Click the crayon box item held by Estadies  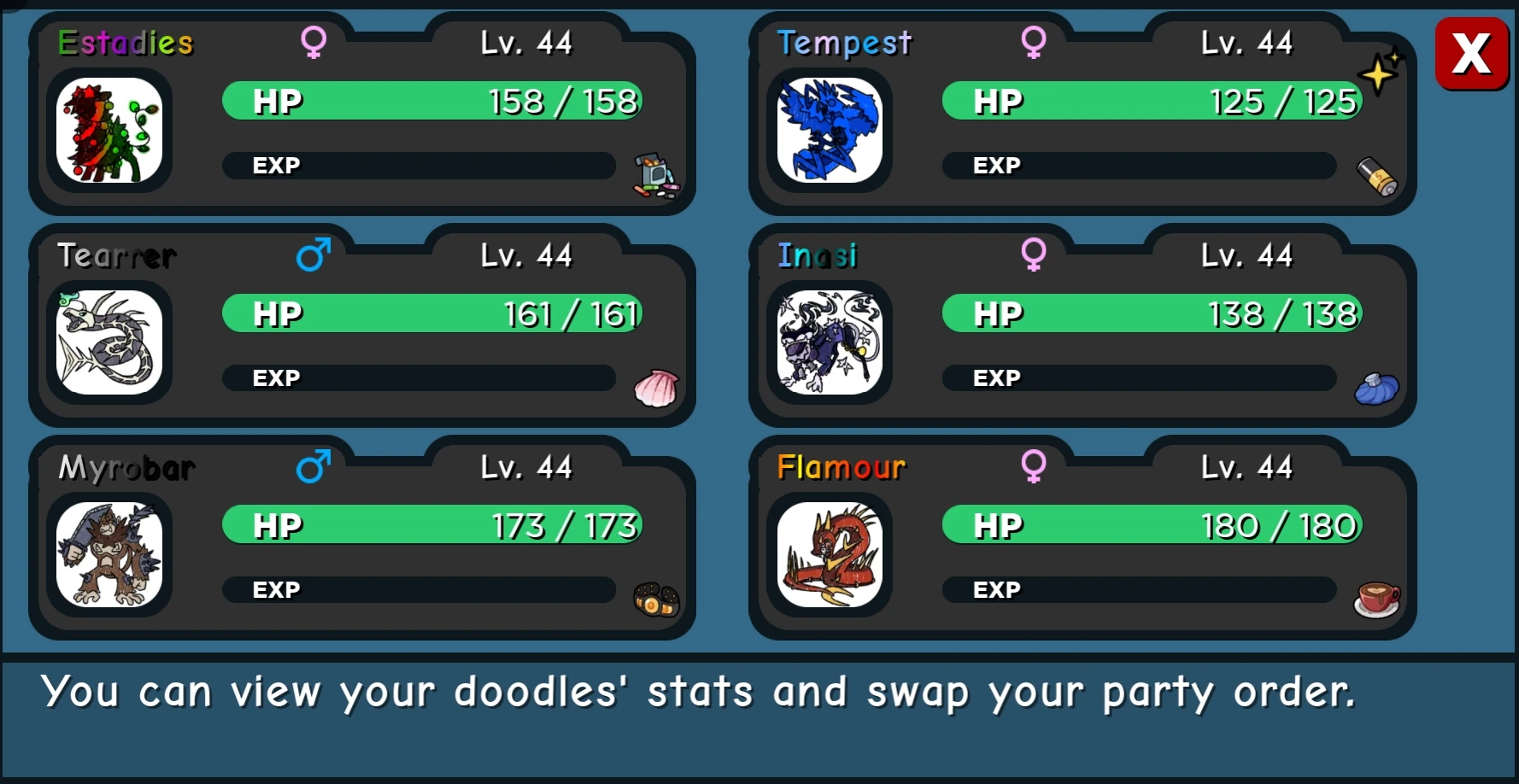(656, 175)
